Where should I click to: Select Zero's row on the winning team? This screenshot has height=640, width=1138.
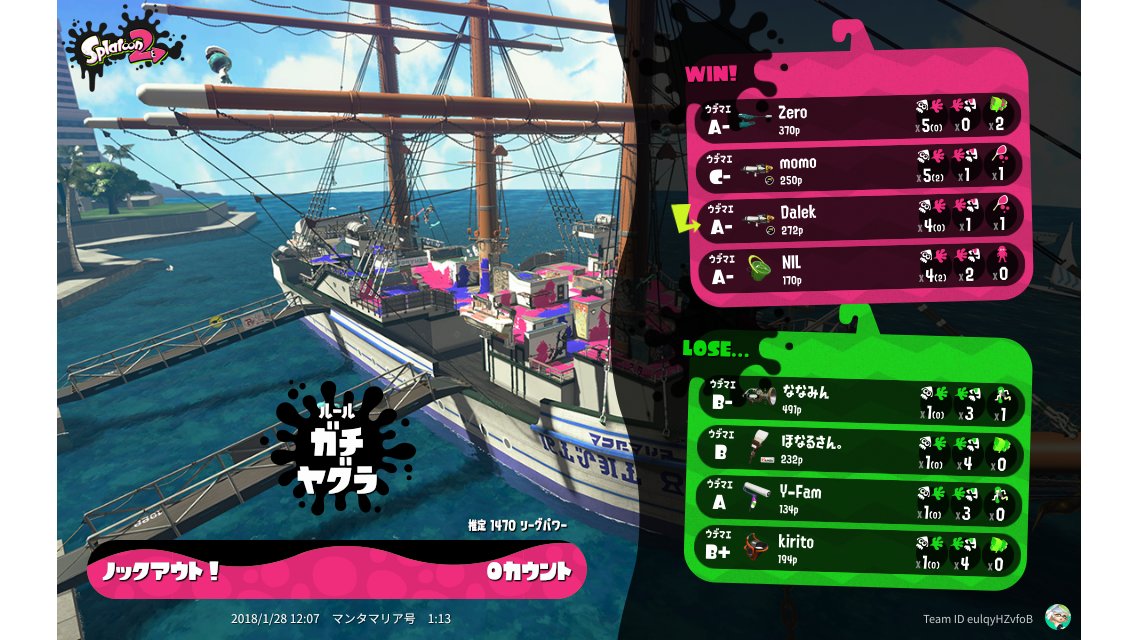click(858, 117)
